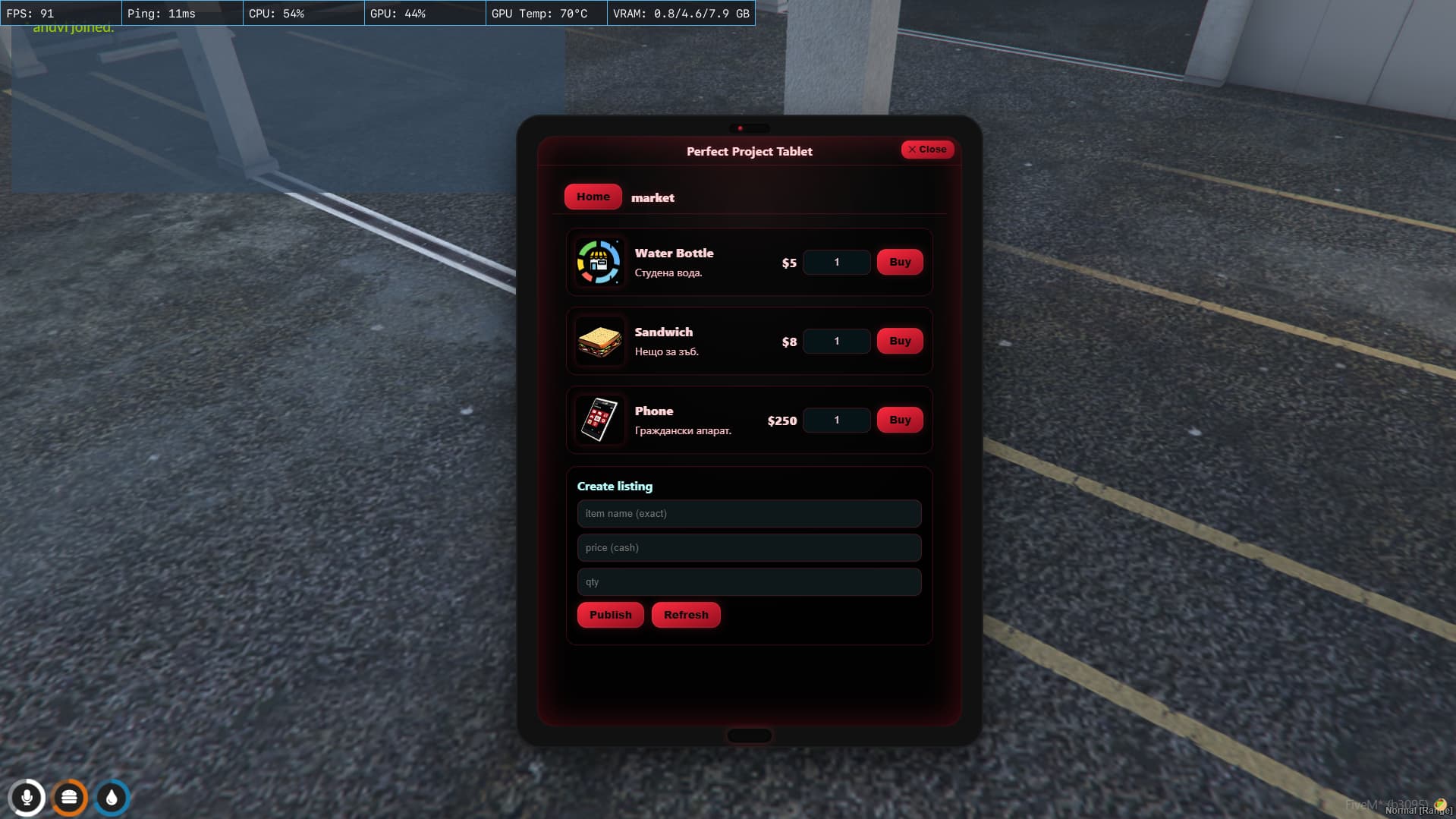
Task: Publish a new listing
Action: coord(610,615)
